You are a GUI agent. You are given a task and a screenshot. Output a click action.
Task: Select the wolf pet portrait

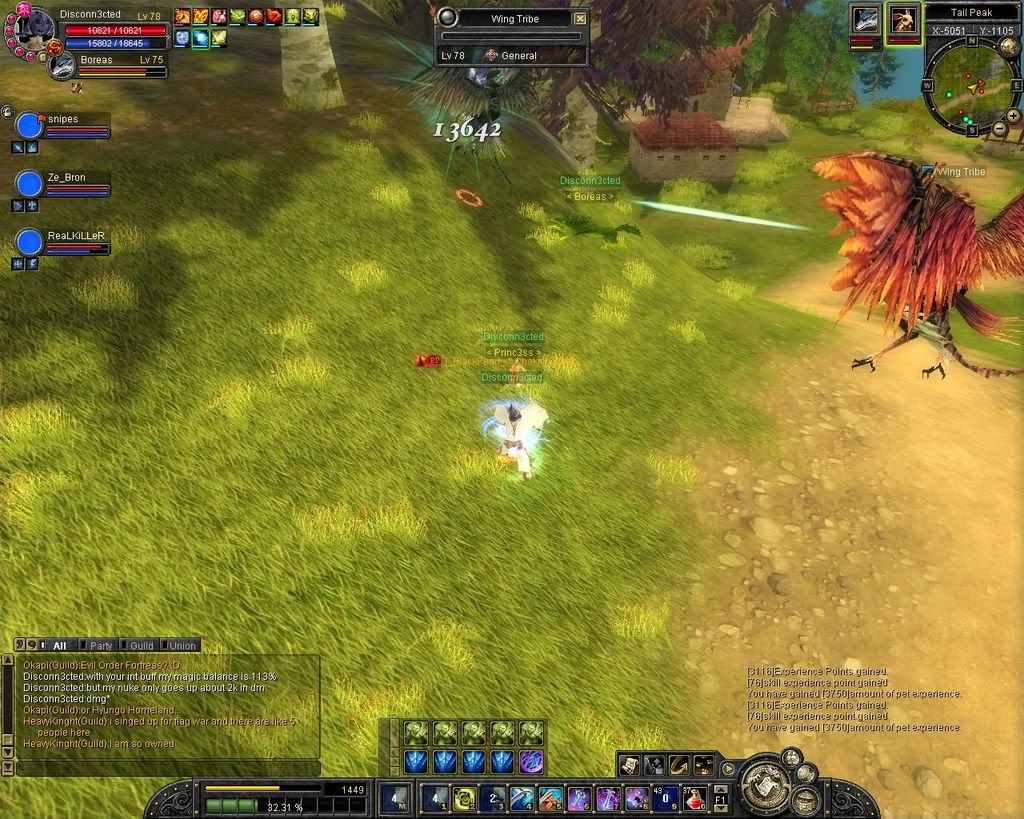click(x=866, y=20)
